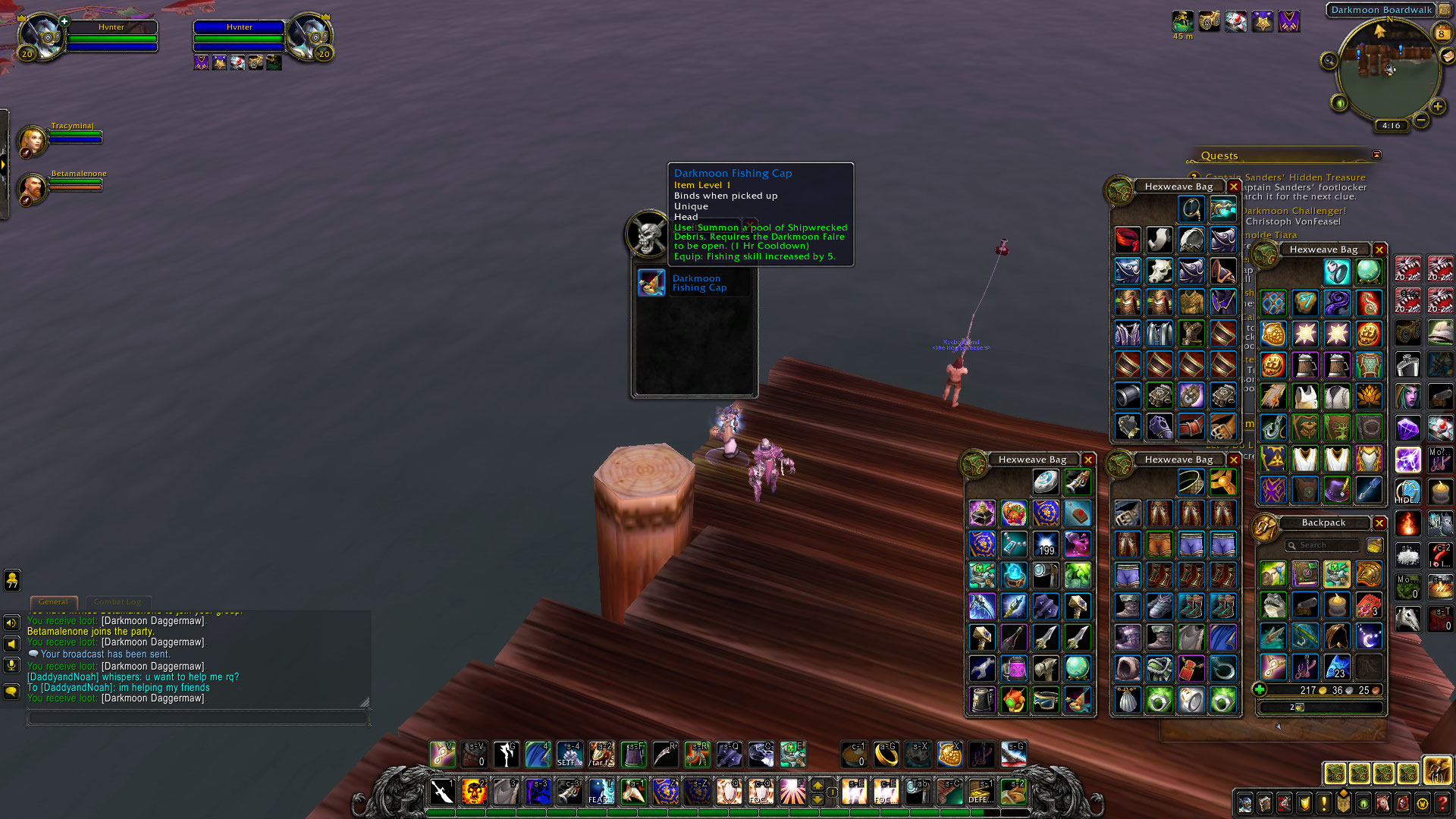
Task: Switch to the General chat tab
Action: click(x=53, y=602)
